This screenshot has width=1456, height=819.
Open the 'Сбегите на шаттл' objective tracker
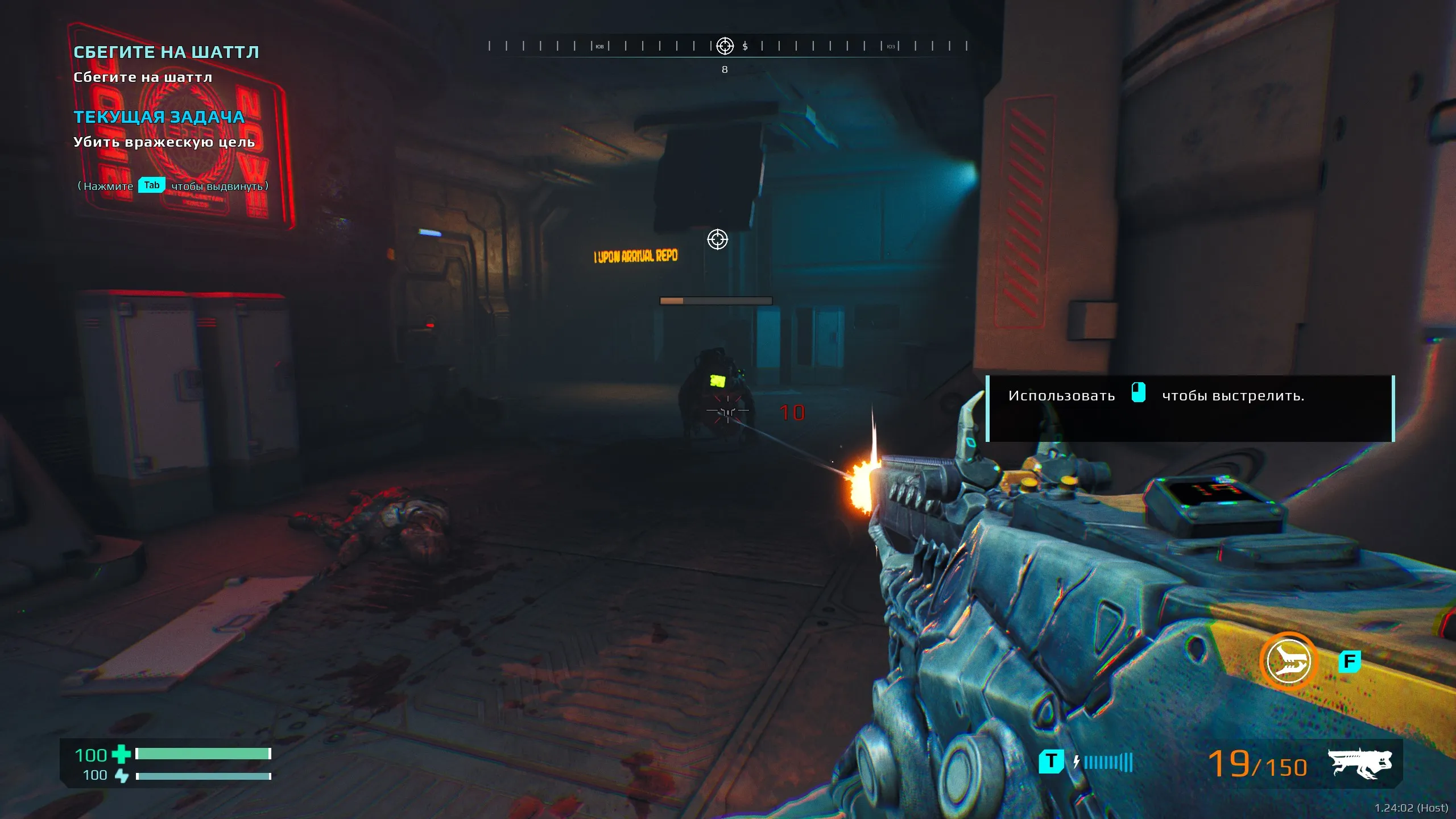(x=166, y=52)
